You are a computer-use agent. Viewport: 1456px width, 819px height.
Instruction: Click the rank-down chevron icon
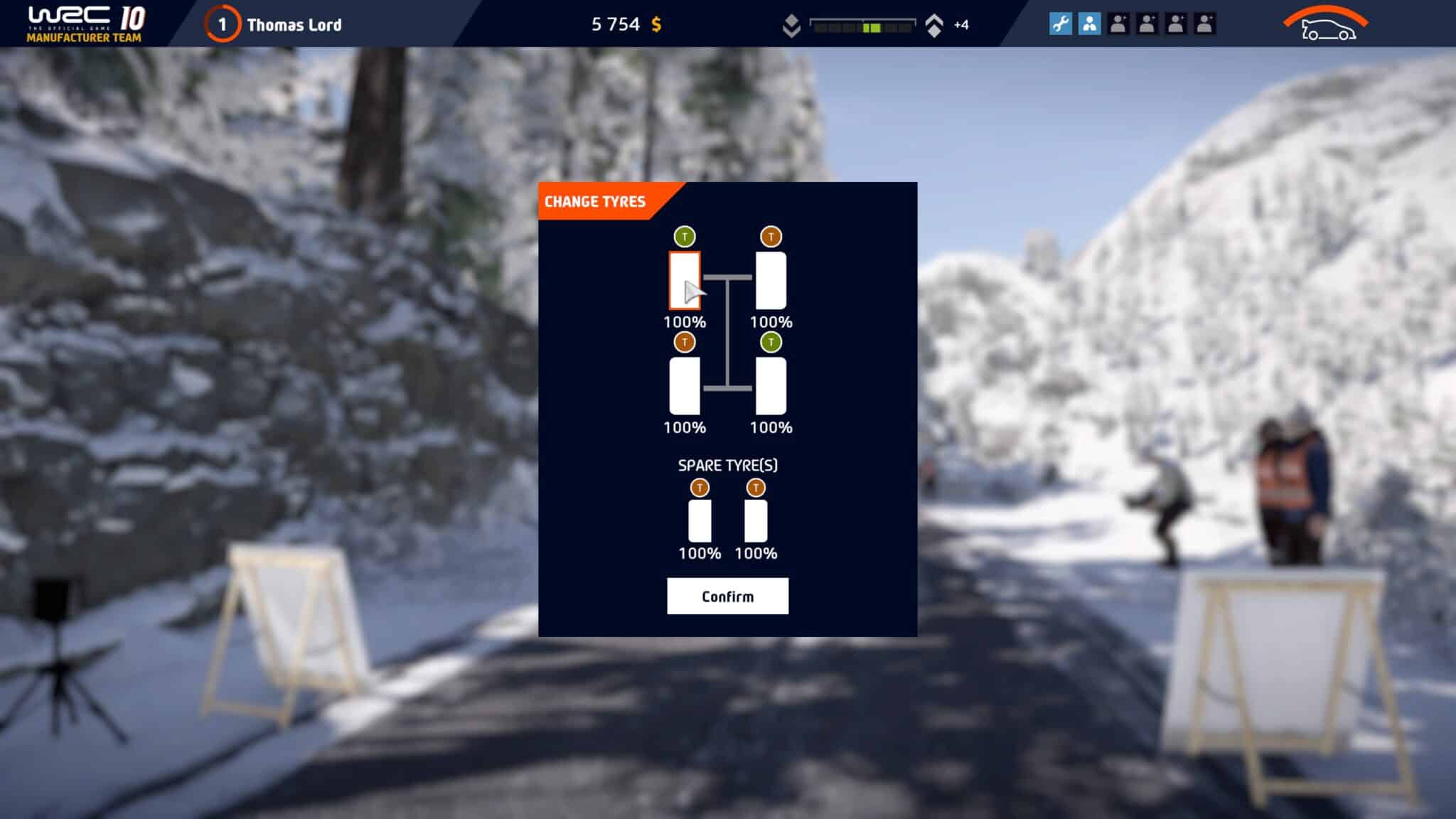click(792, 23)
